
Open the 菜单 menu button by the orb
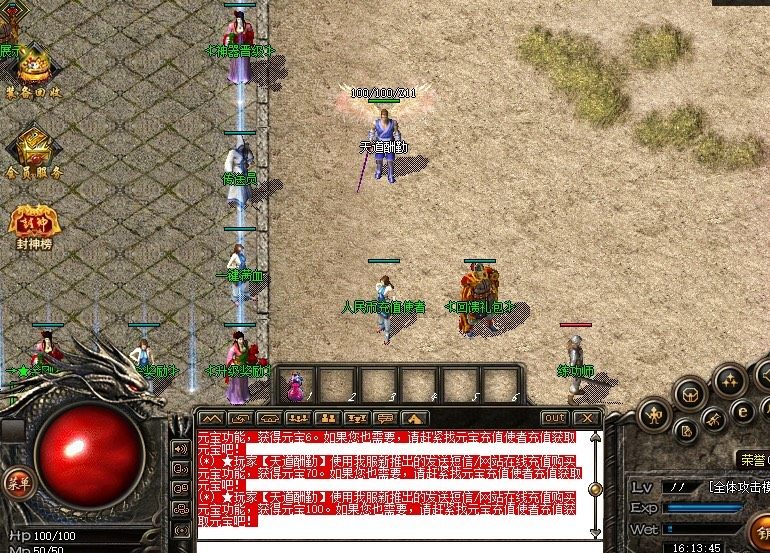(19, 482)
